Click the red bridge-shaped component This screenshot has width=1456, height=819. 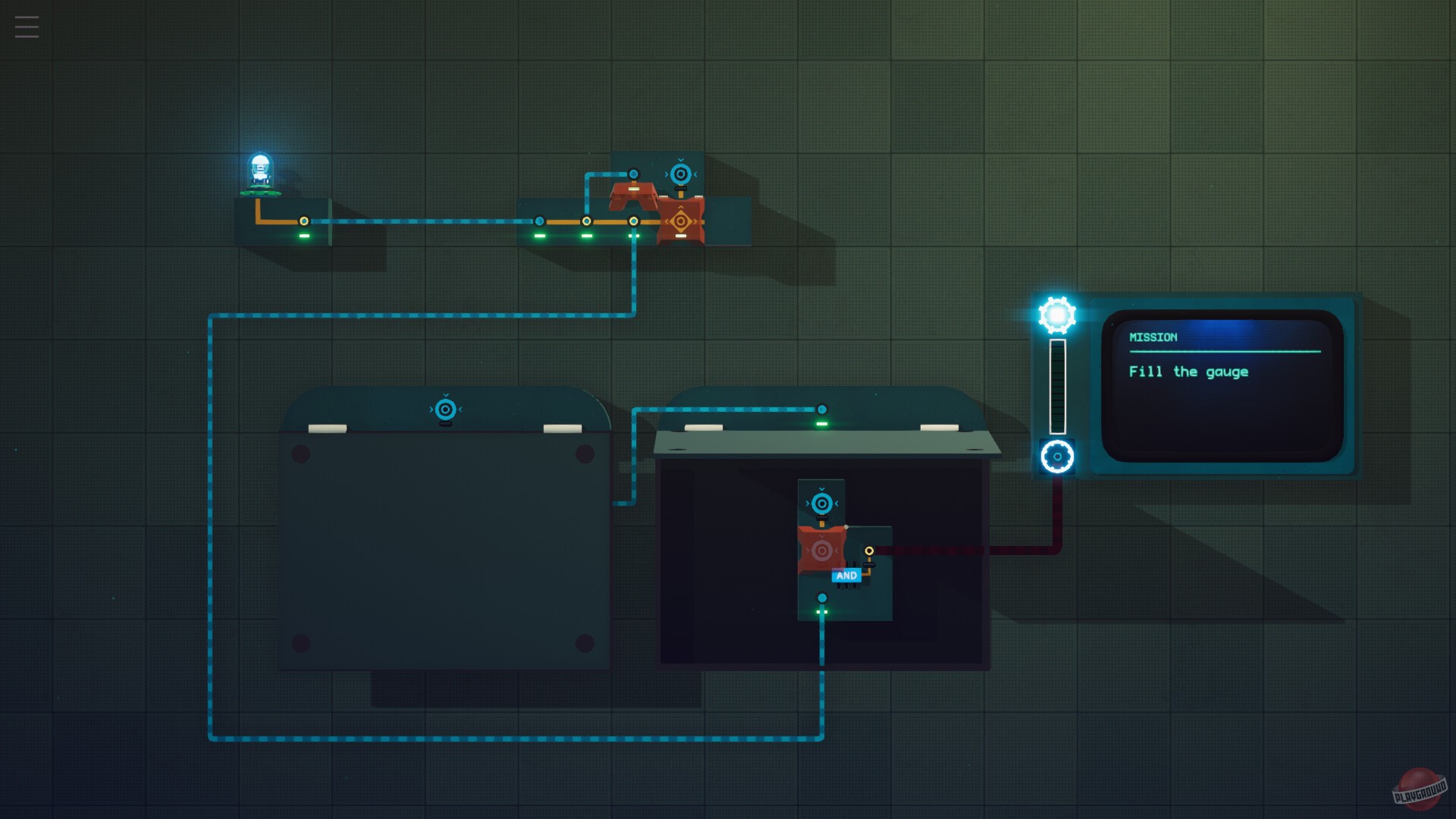click(x=633, y=196)
